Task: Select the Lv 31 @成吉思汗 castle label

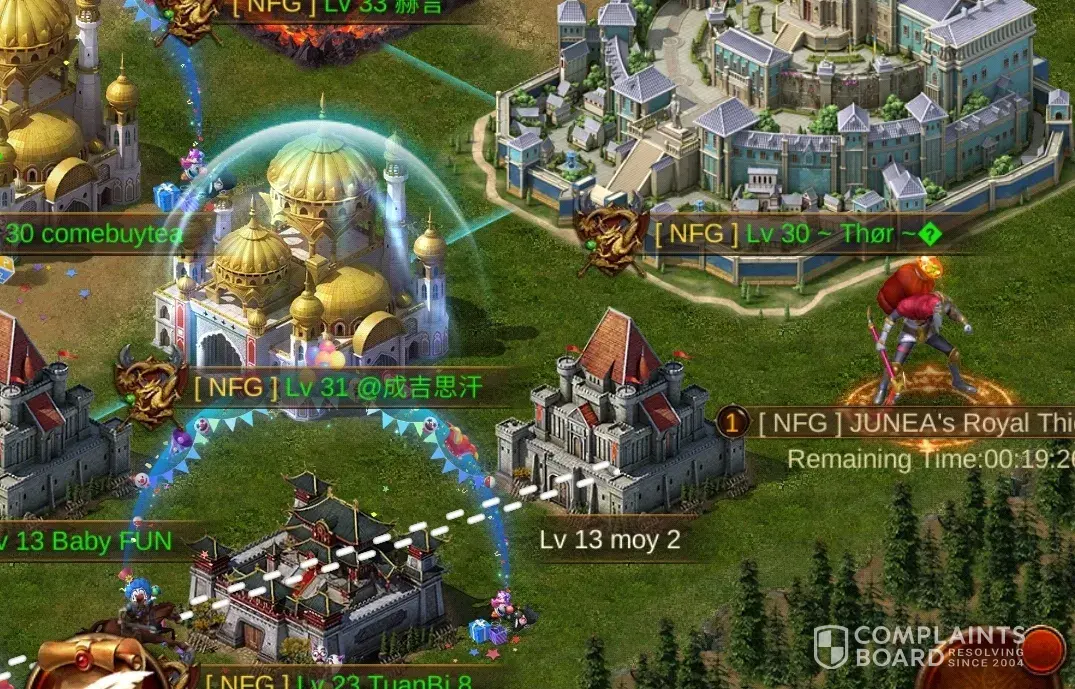Action: tap(338, 387)
